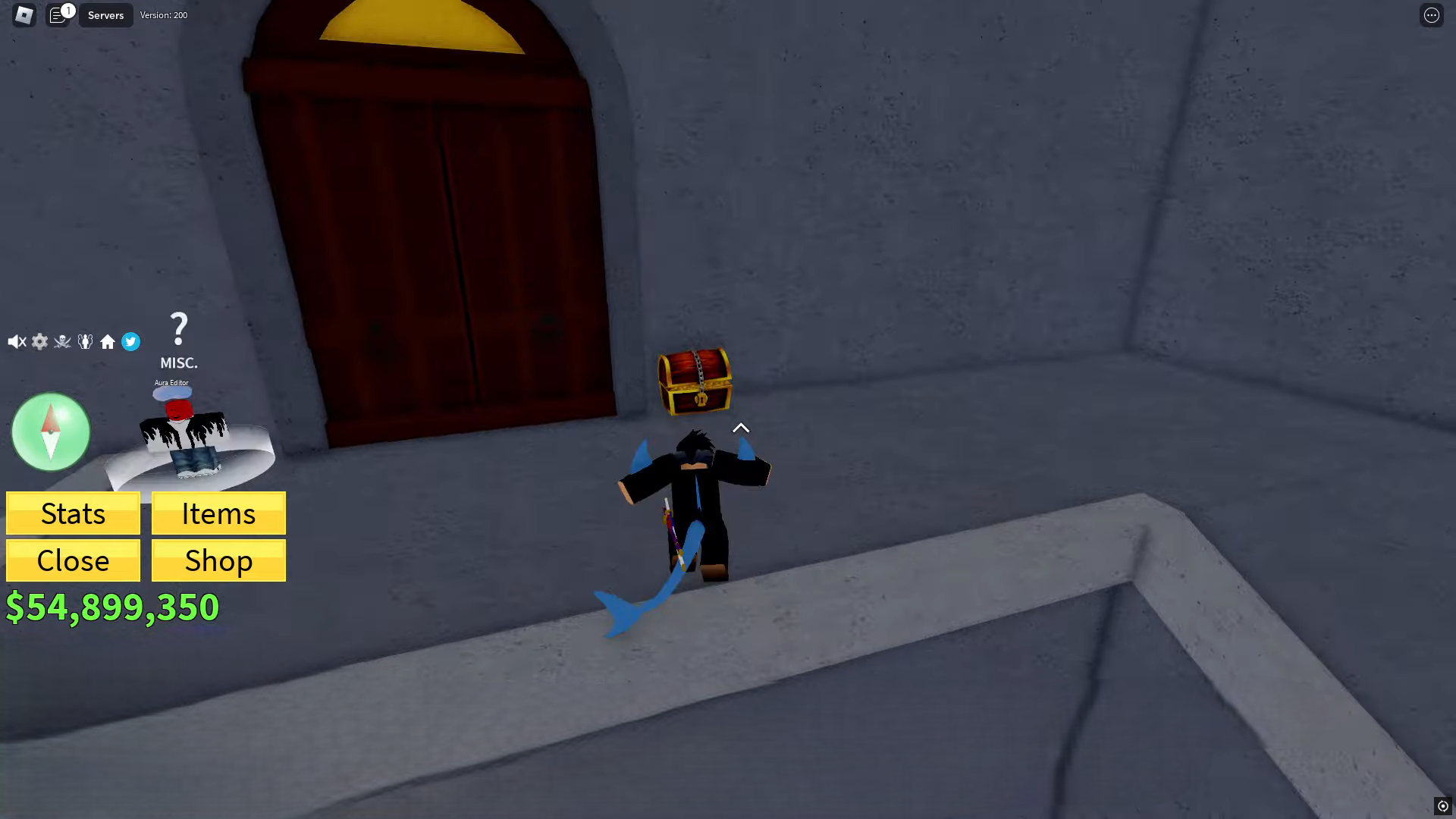This screenshot has height=819, width=1456.
Task: Select the green money total display
Action: click(x=112, y=607)
